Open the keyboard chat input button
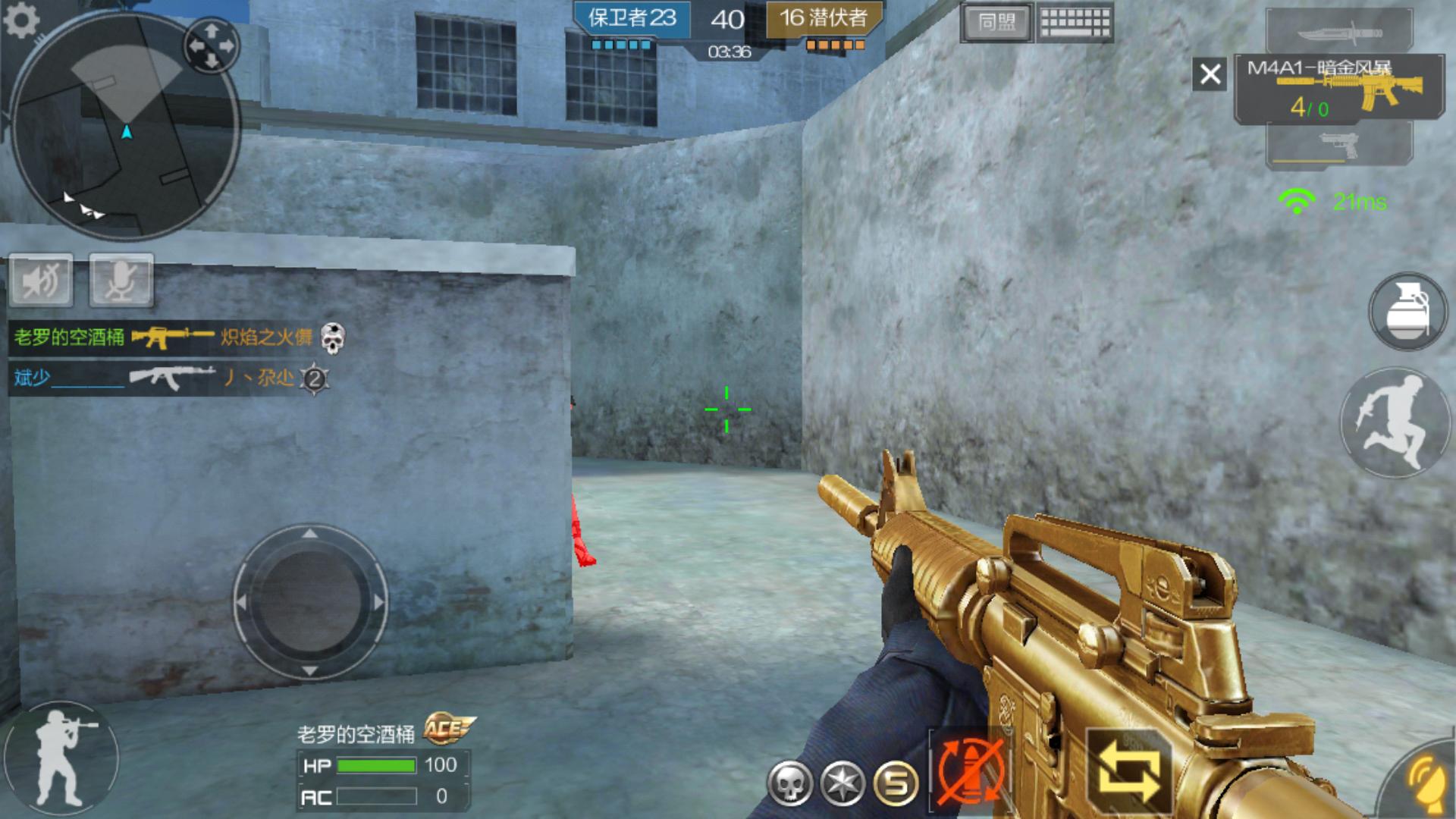This screenshot has width=1456, height=819. 1075,23
